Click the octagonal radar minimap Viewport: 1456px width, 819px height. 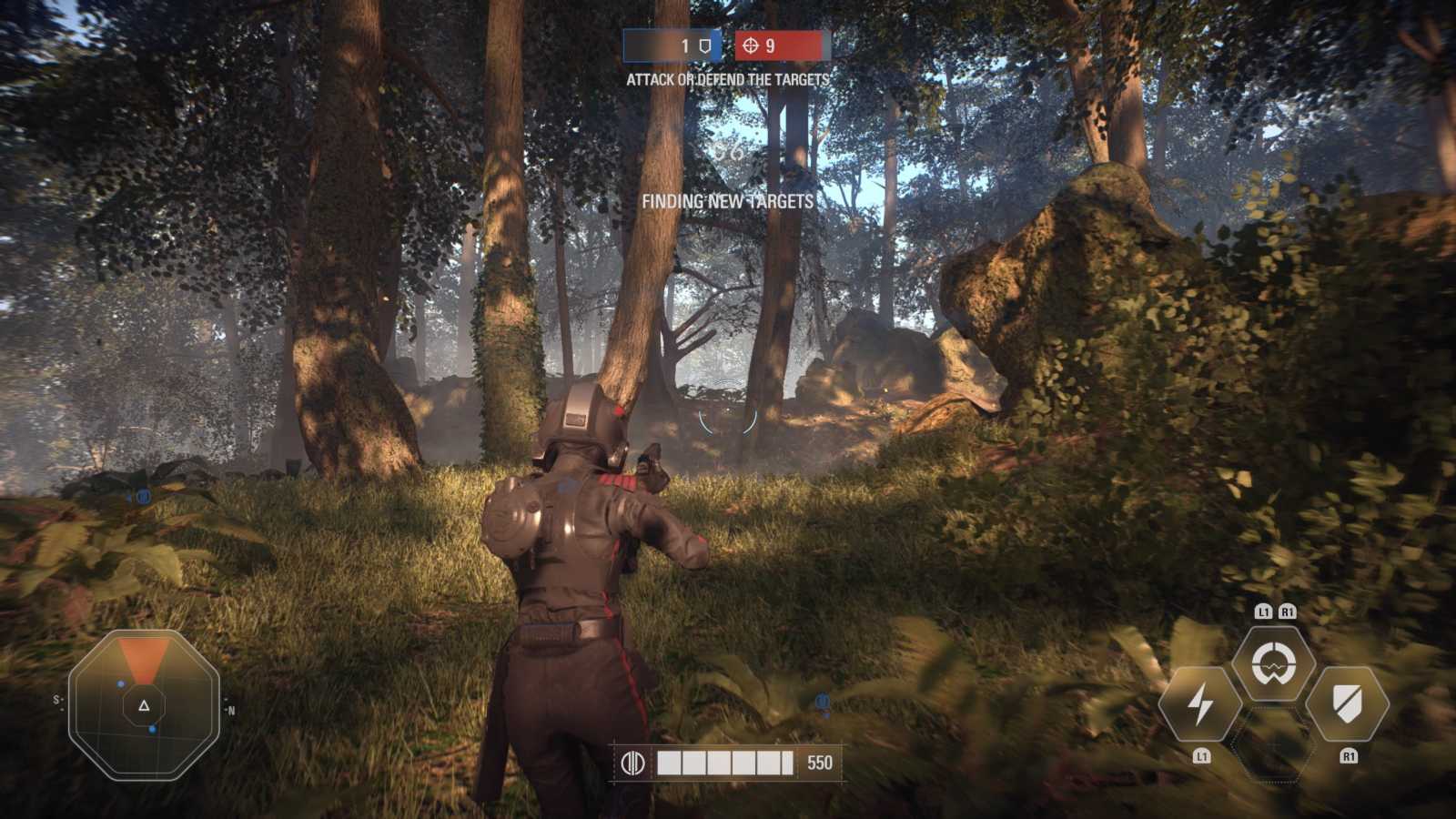(144, 705)
